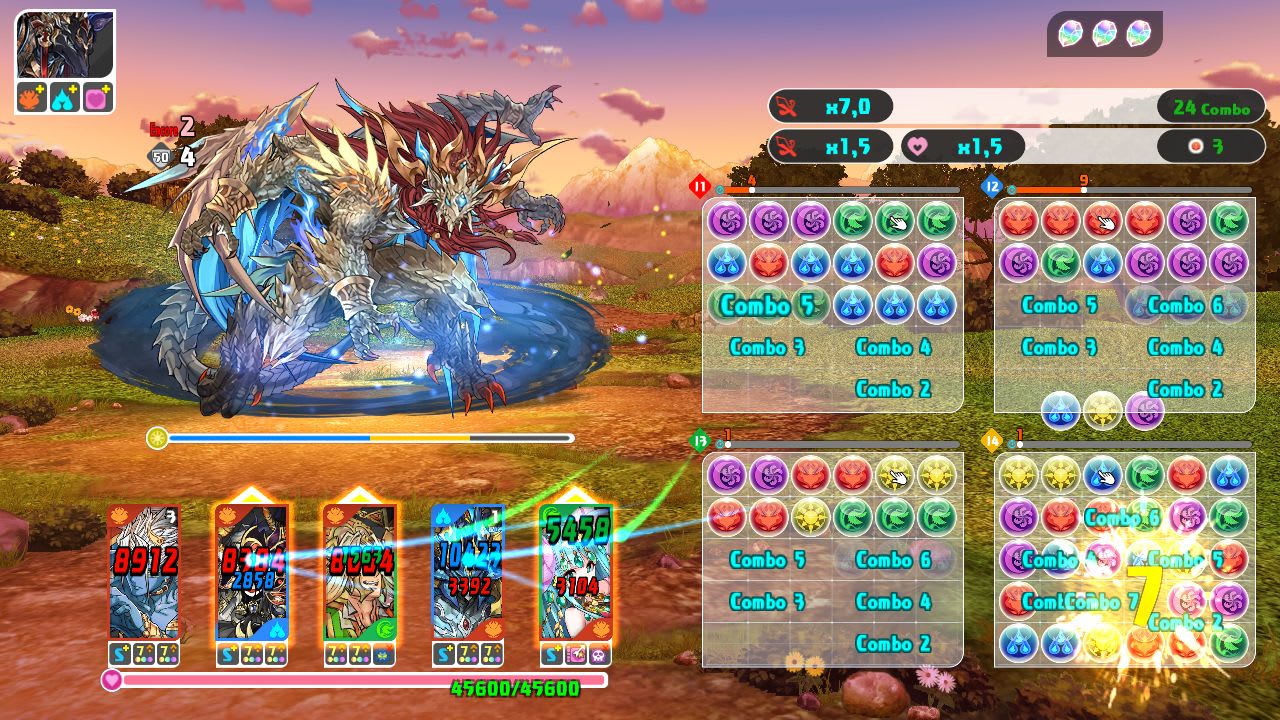This screenshot has height=720, width=1280.
Task: Select the water attribute enhance icon
Action: pos(65,98)
